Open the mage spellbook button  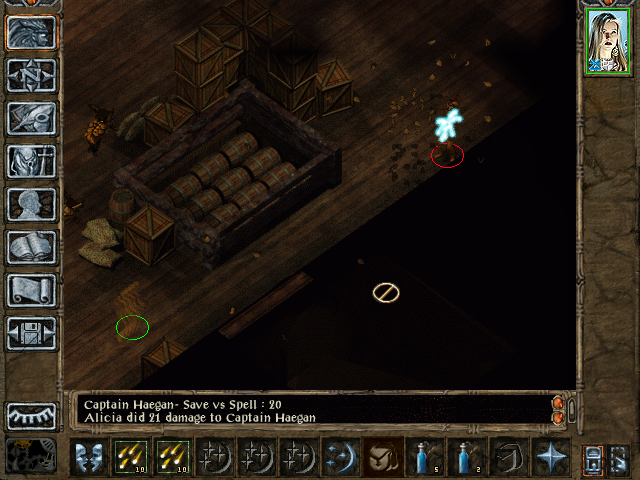coord(32,247)
